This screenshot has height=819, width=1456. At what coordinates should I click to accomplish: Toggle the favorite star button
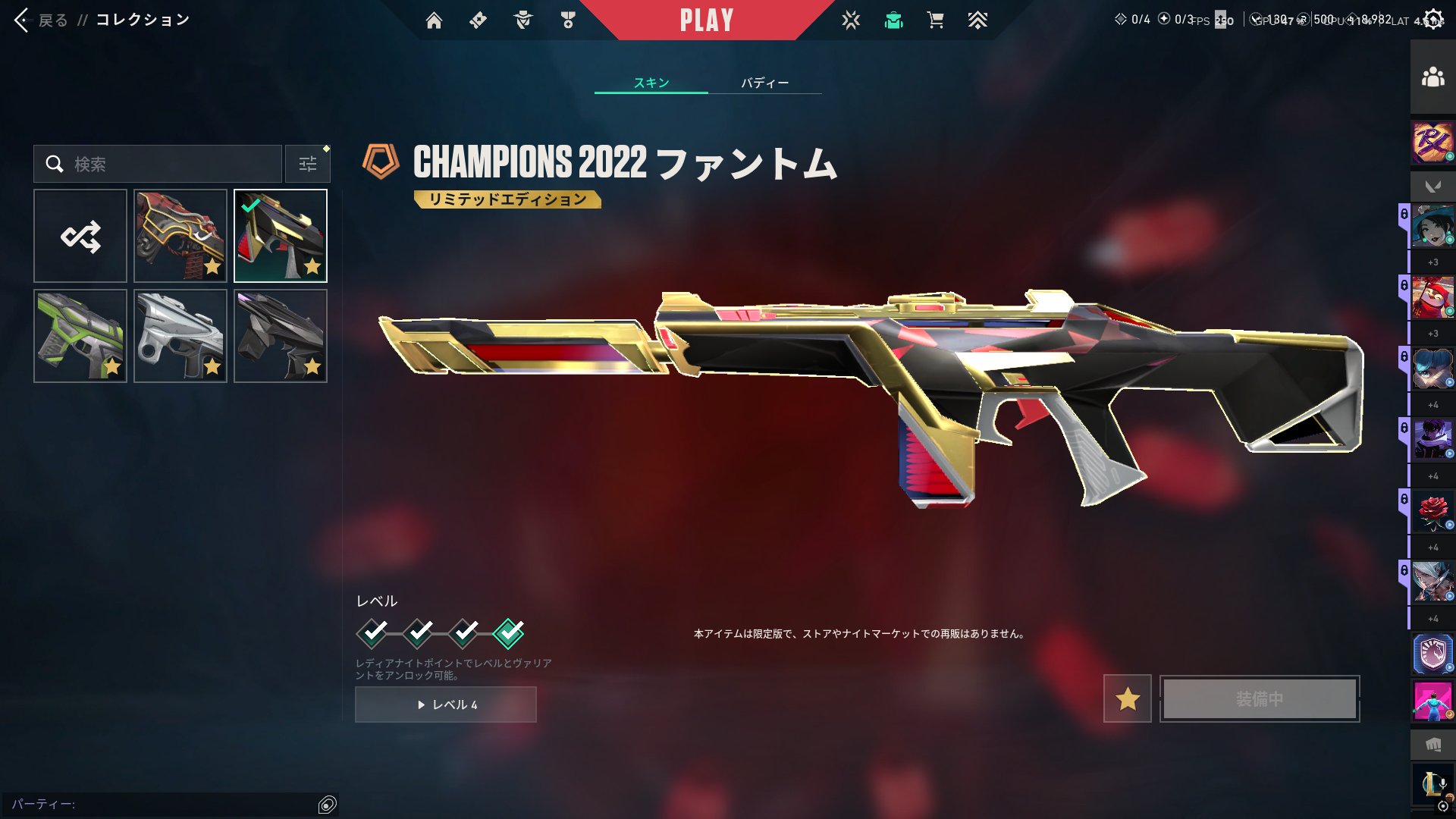[x=1128, y=698]
